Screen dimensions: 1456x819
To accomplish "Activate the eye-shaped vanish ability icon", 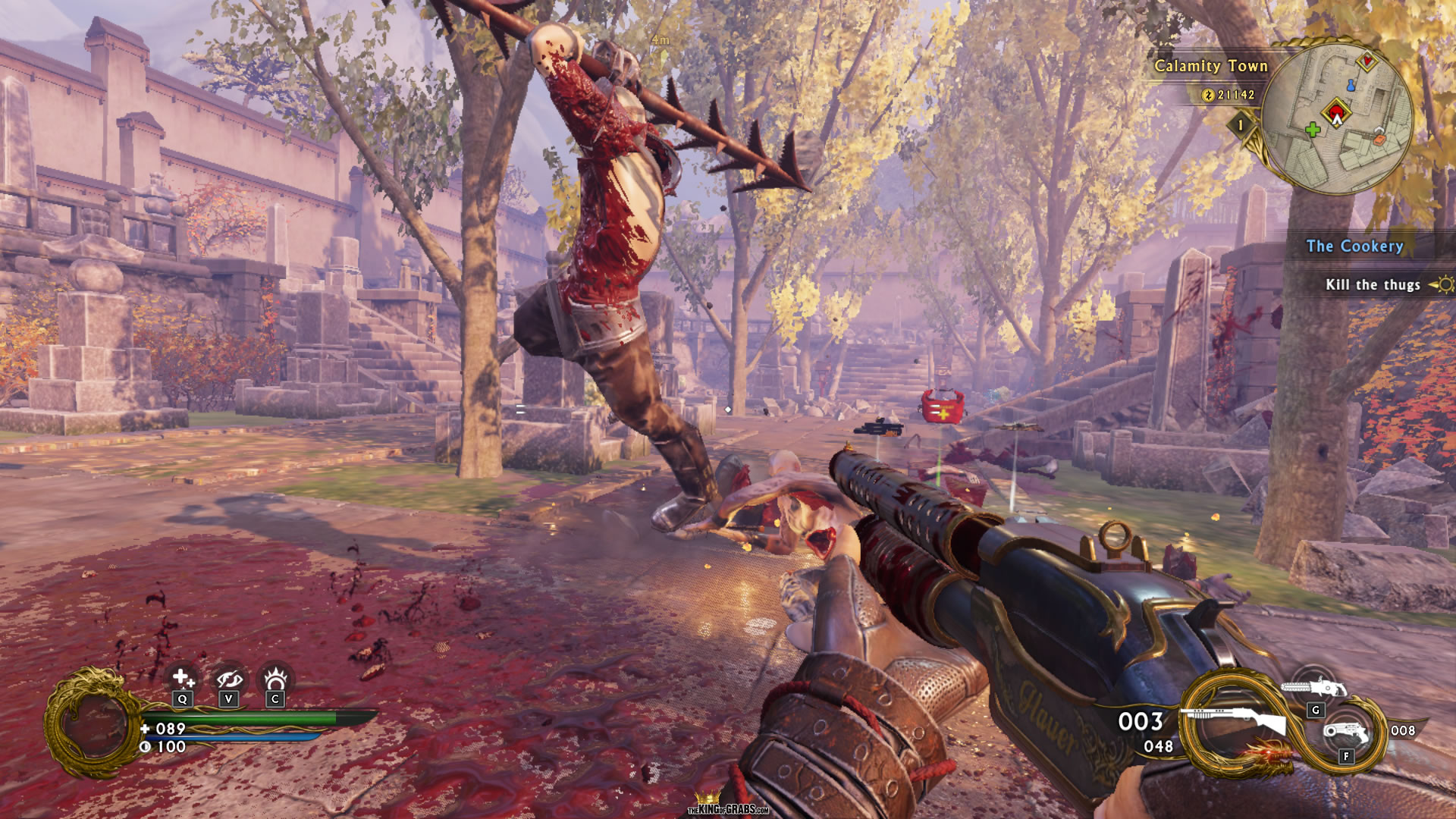I will click(x=228, y=677).
